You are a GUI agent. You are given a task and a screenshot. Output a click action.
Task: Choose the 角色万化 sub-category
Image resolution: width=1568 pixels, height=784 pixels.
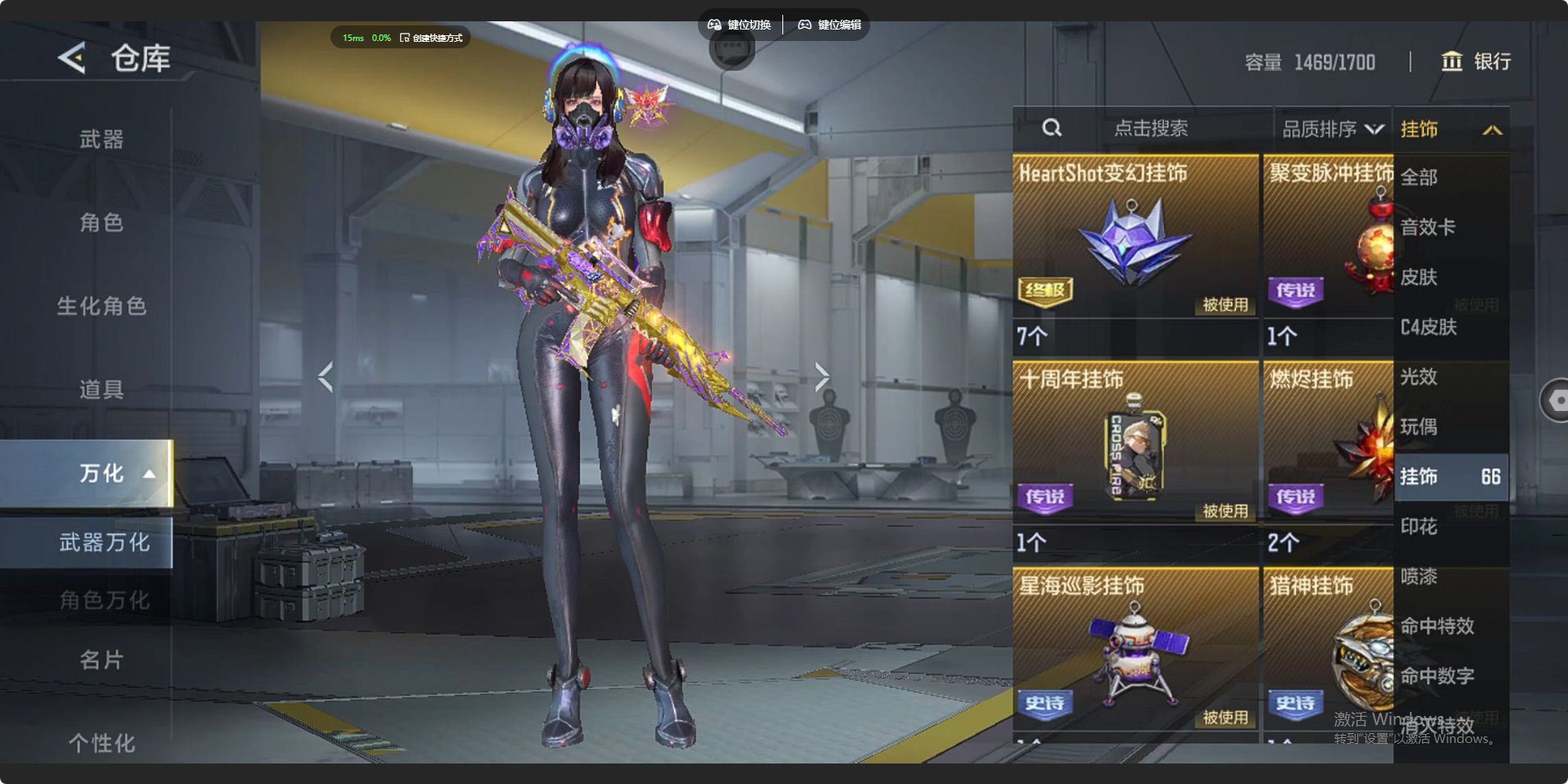pos(103,600)
